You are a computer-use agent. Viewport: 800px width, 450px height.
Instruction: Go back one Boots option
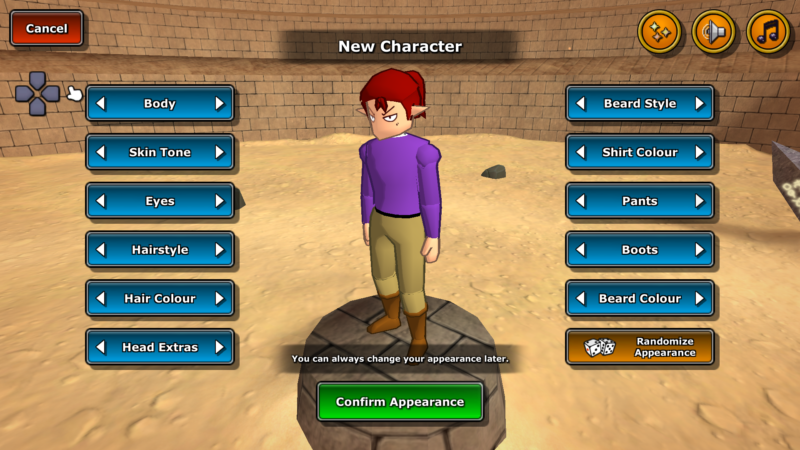[x=581, y=250]
